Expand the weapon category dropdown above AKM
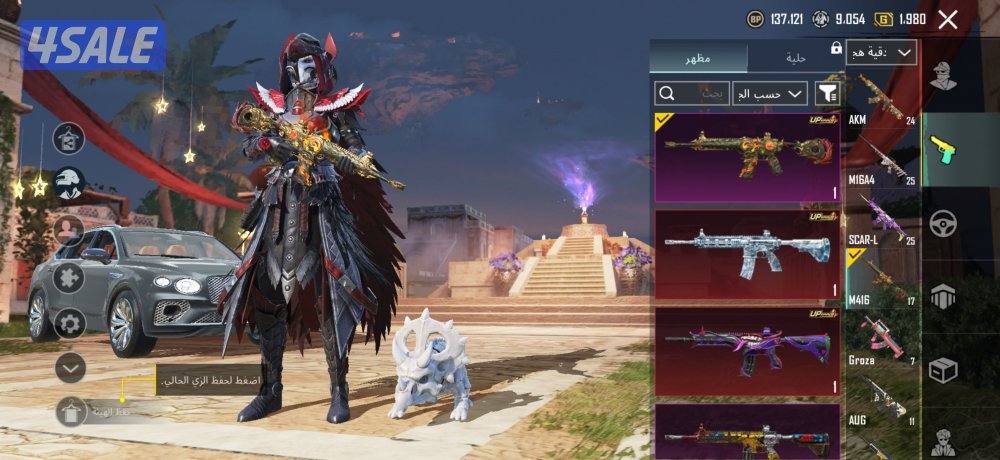The height and width of the screenshot is (460, 1000). (x=881, y=53)
